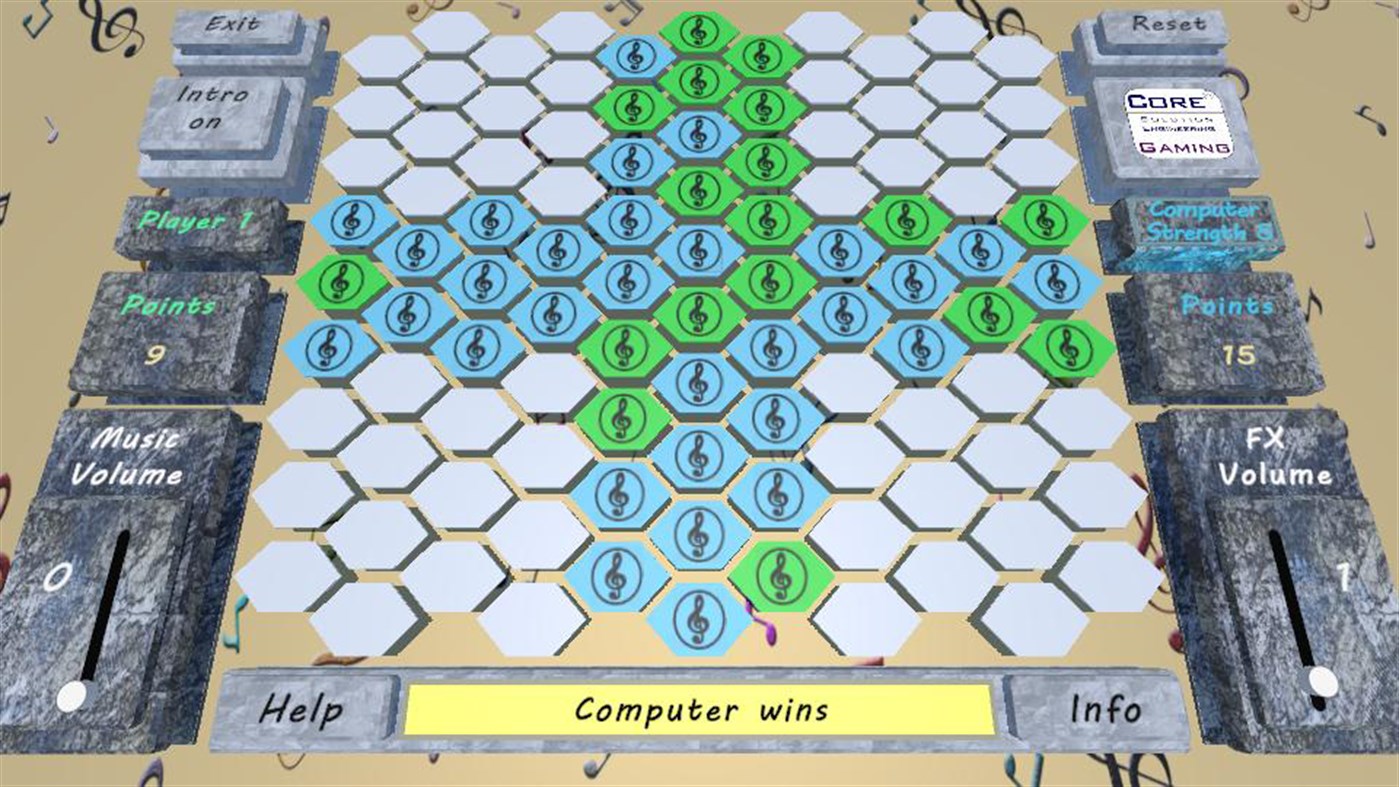Click the bottommost blue treble clef tile

click(x=699, y=617)
